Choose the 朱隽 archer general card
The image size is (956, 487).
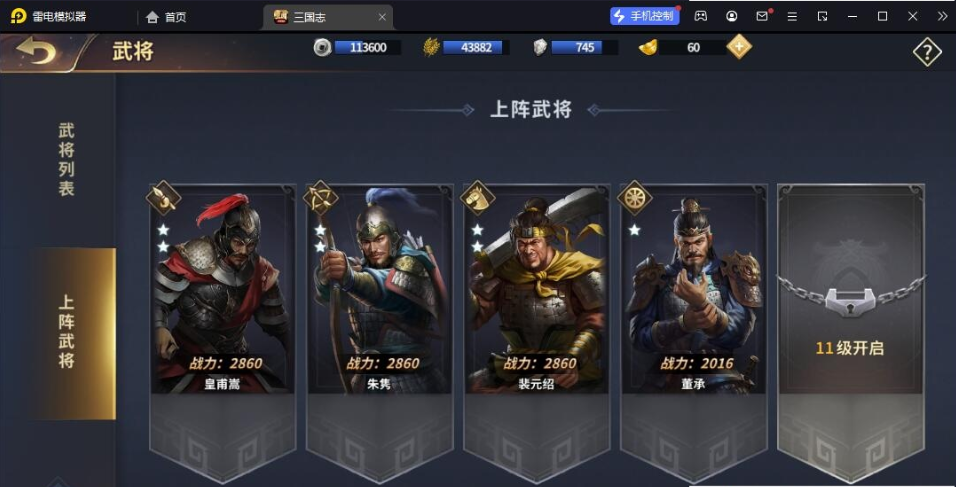coord(380,290)
